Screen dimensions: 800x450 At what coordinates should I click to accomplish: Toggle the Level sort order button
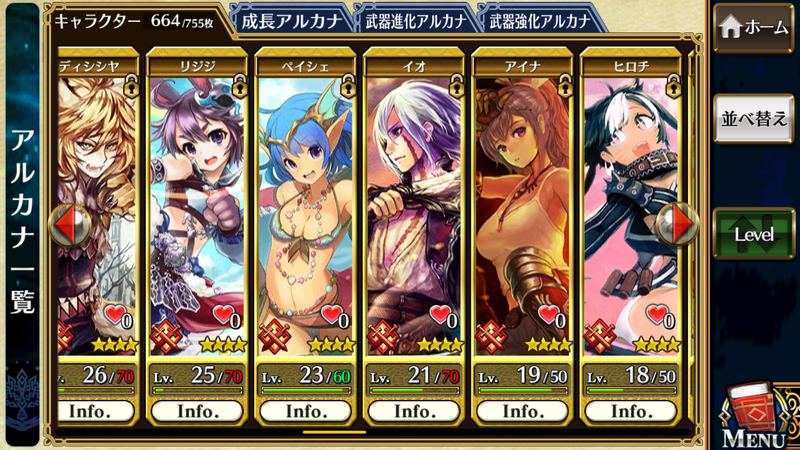(x=754, y=234)
